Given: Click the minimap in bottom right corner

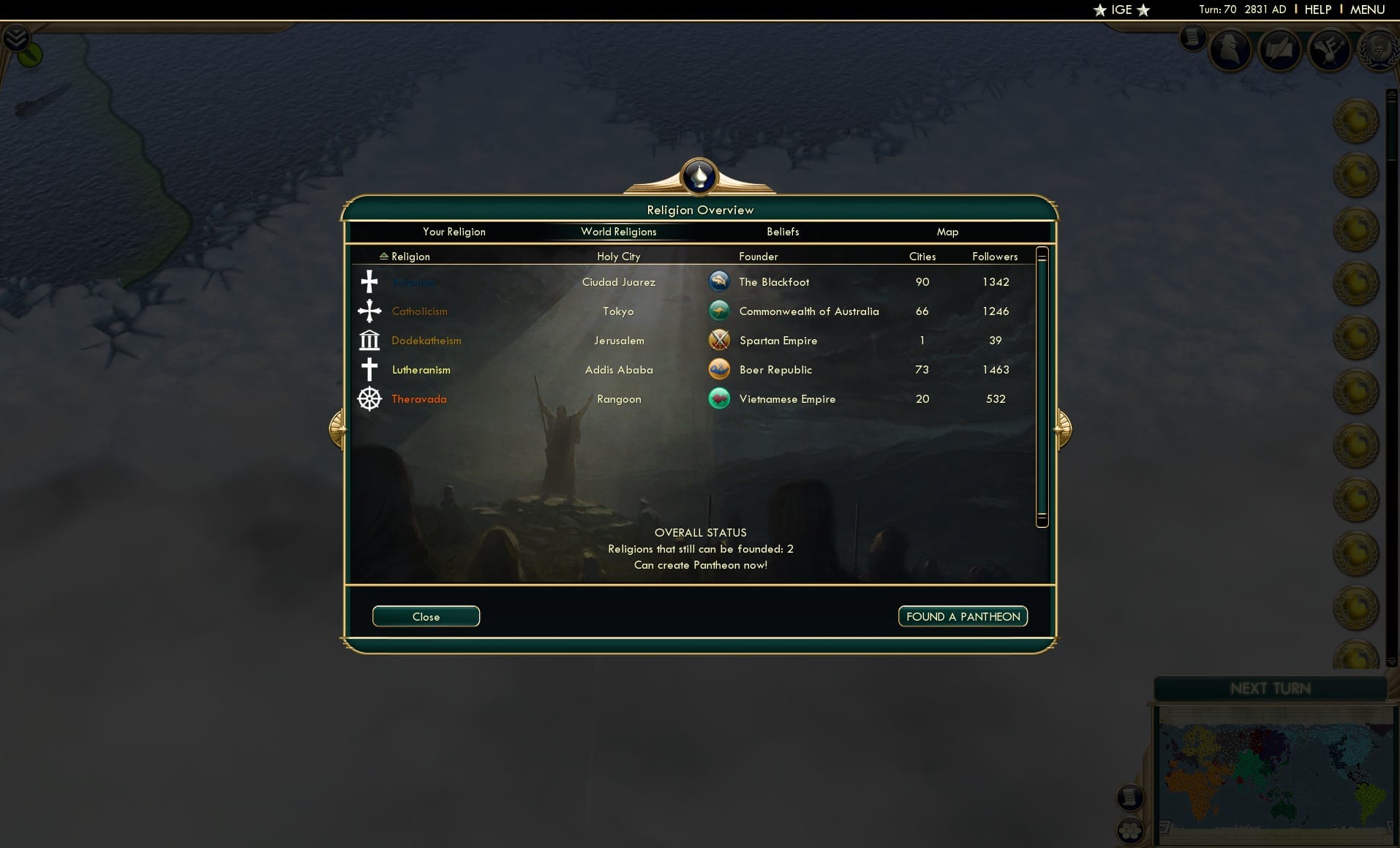Looking at the screenshot, I should coord(1276,771).
